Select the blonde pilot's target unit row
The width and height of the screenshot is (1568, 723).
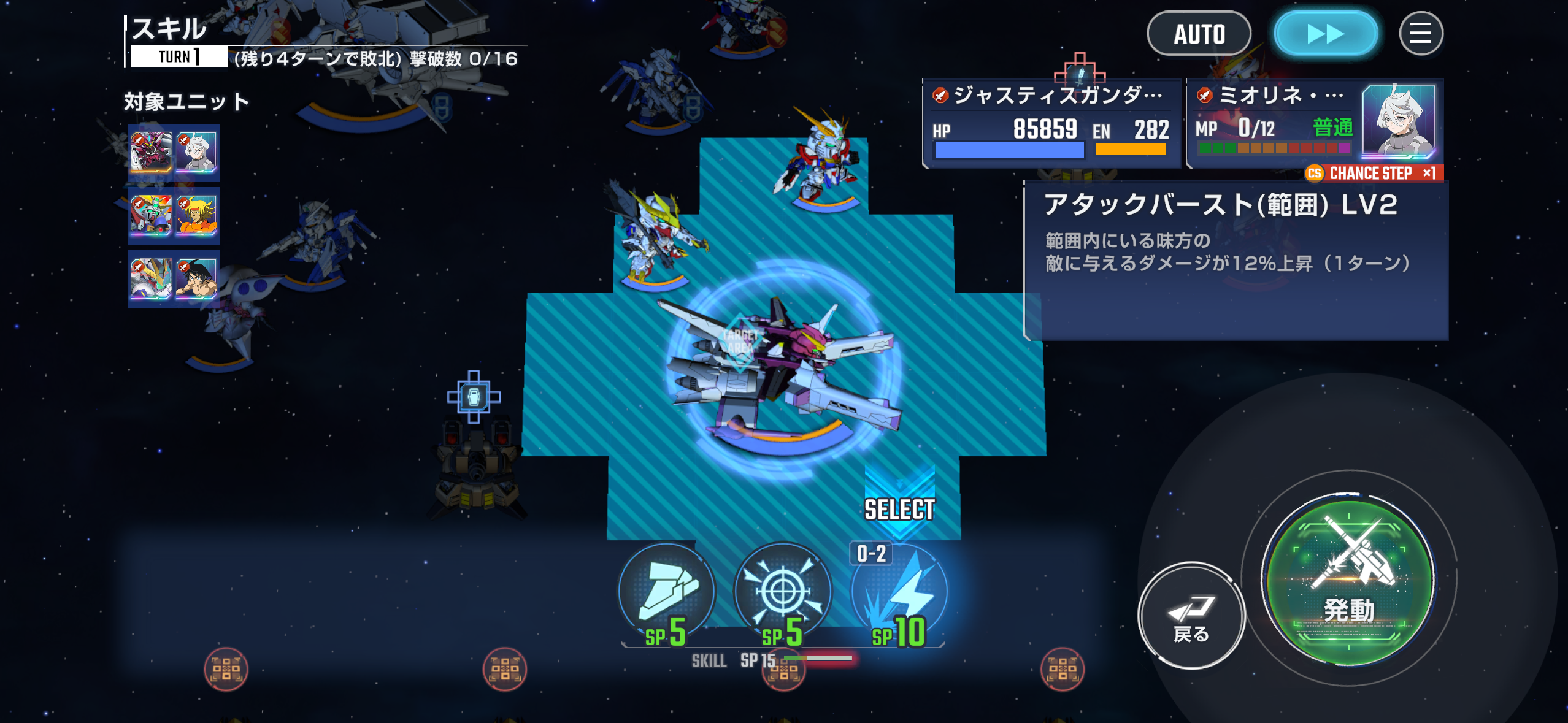[x=174, y=216]
